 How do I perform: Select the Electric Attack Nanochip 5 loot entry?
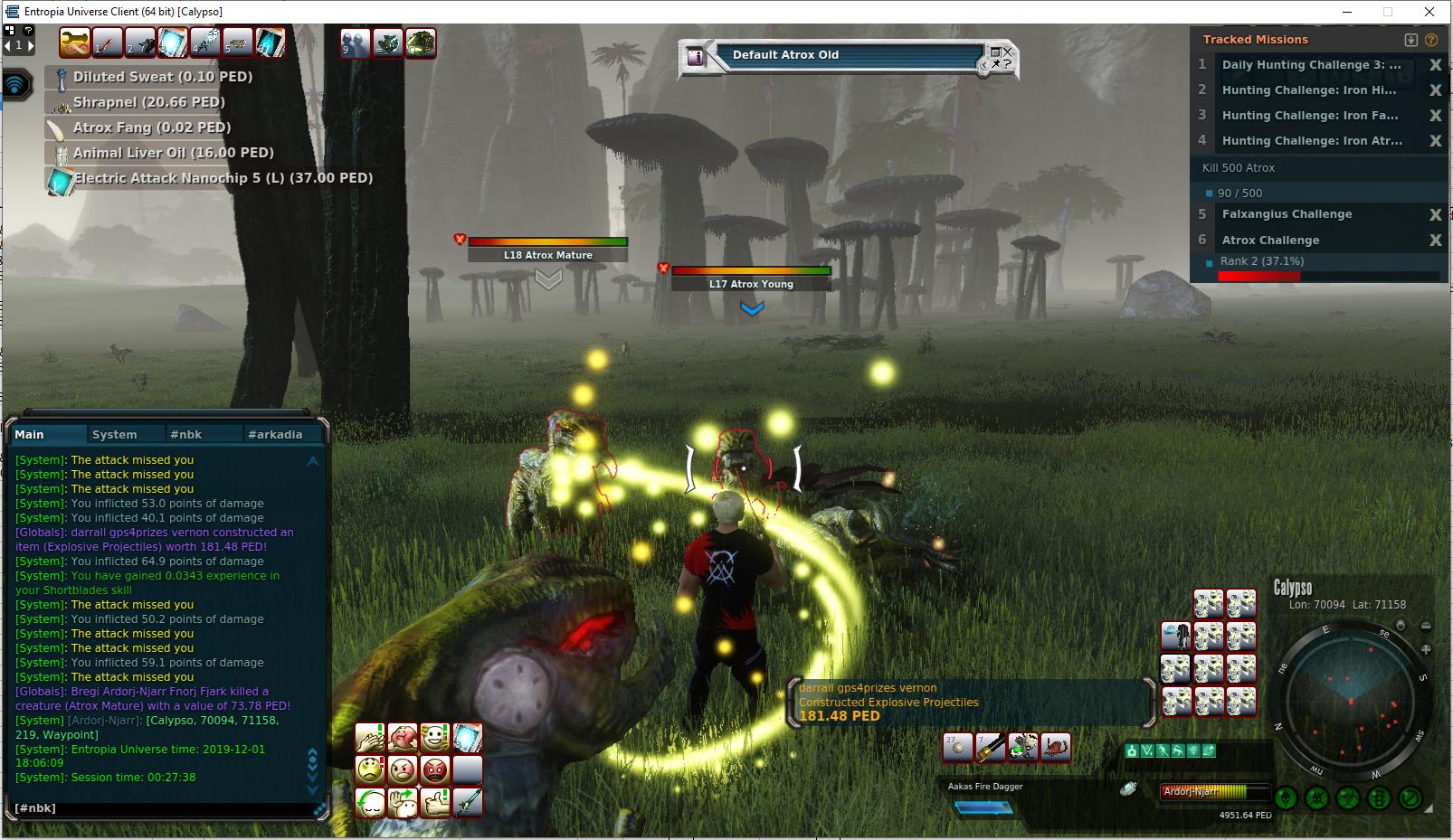(x=223, y=178)
